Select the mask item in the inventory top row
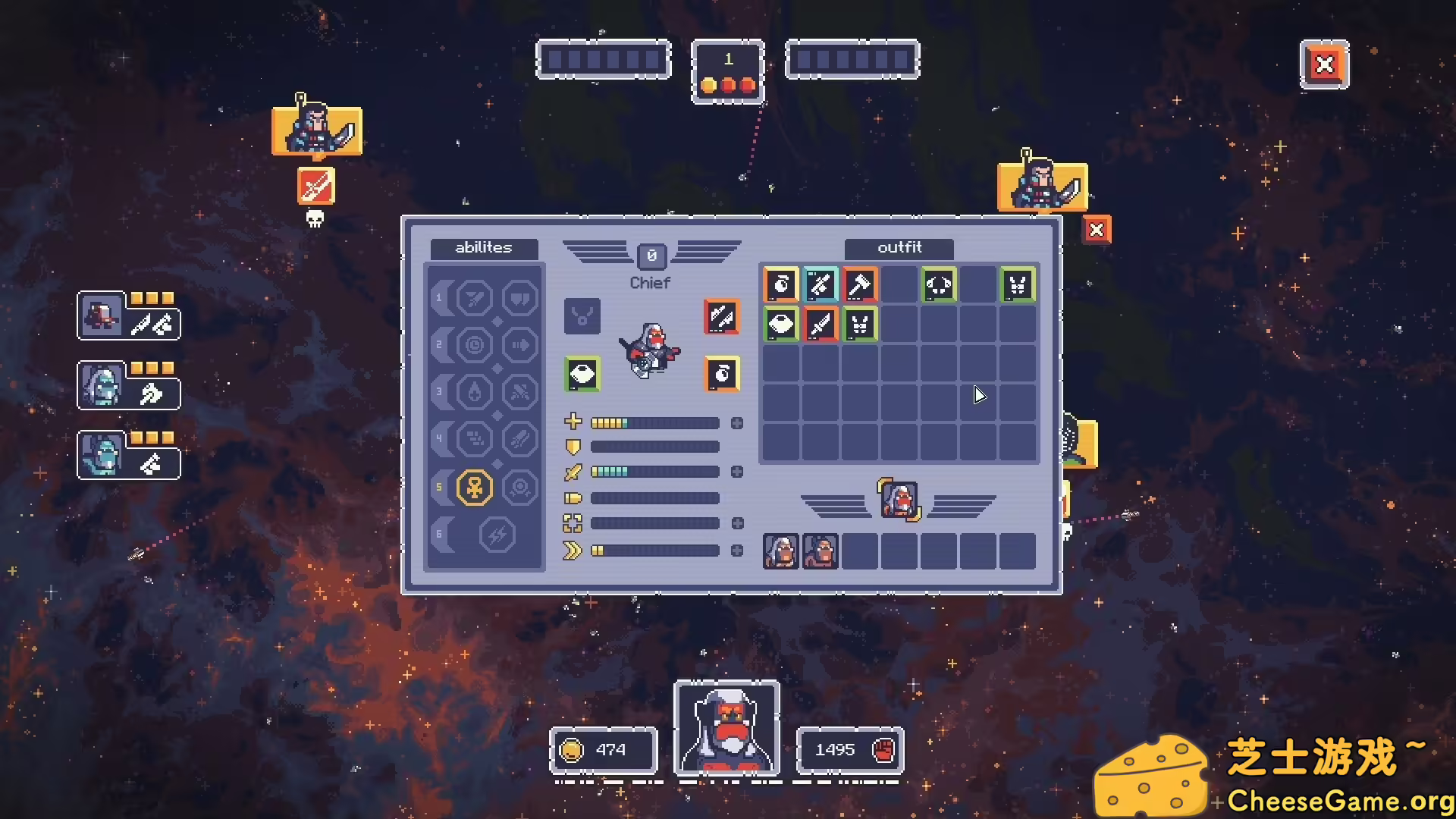This screenshot has height=819, width=1456. [x=940, y=285]
